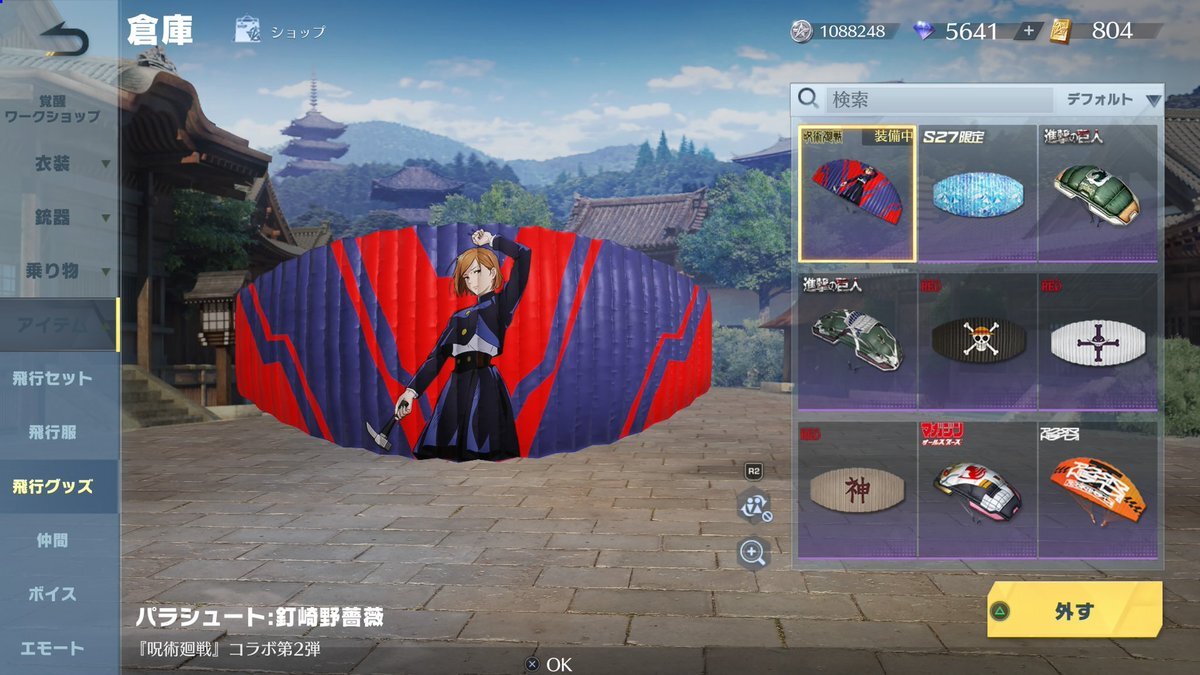Open the エモート emotes tab

(52, 648)
